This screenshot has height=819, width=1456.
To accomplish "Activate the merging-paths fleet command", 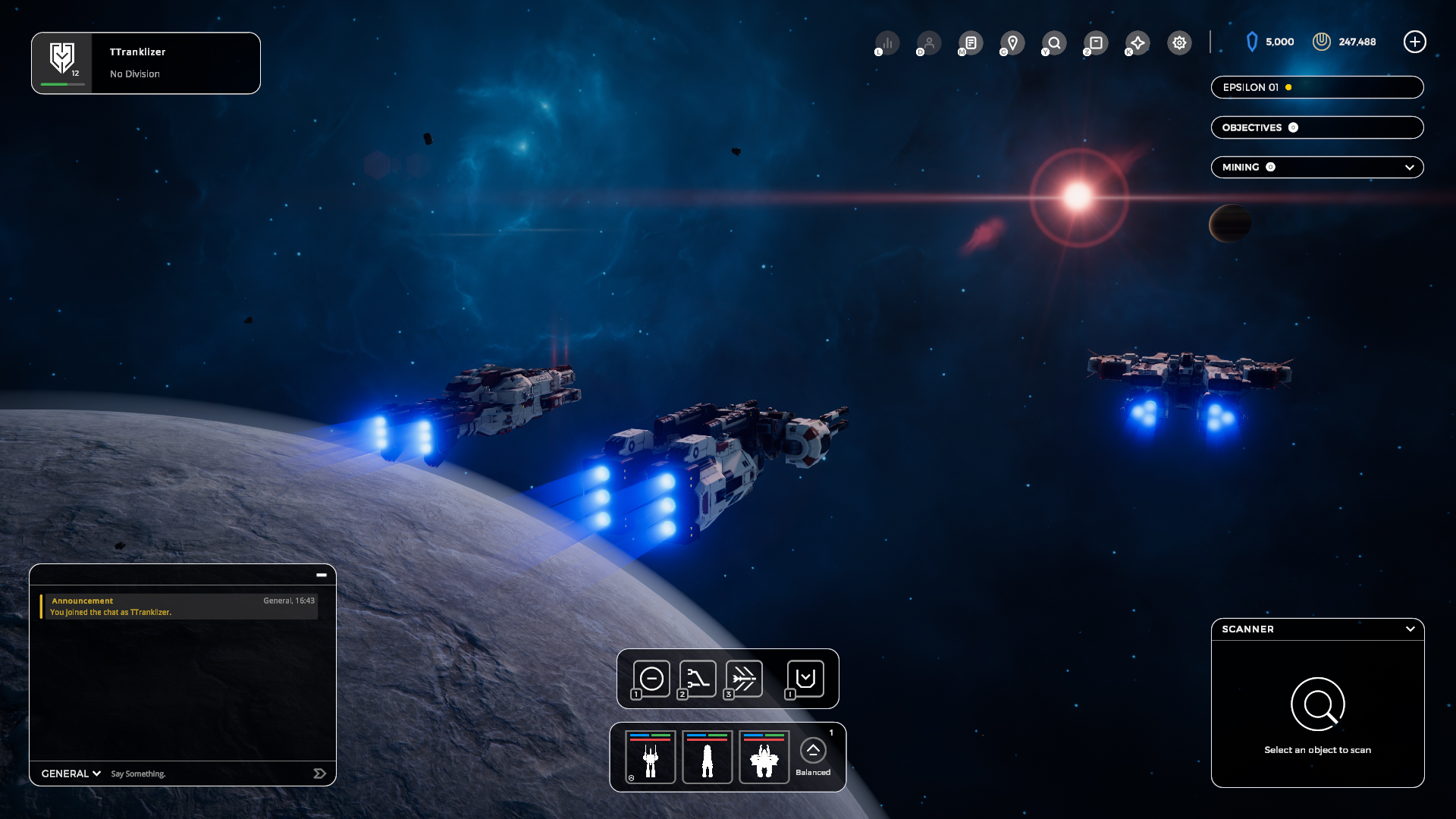I will pos(698,679).
